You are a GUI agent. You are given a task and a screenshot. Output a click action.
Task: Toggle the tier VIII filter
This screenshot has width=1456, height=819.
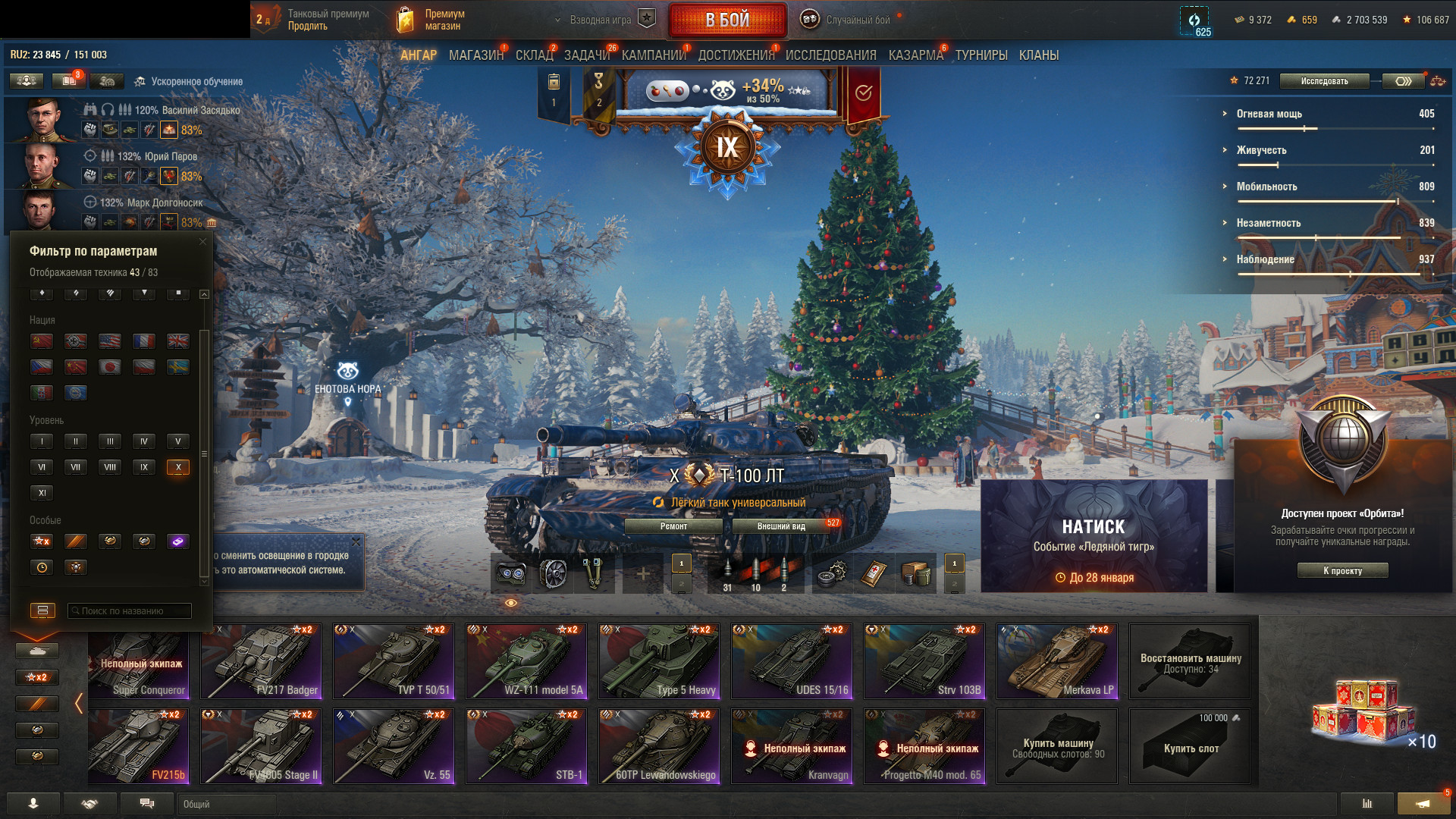pyautogui.click(x=110, y=467)
